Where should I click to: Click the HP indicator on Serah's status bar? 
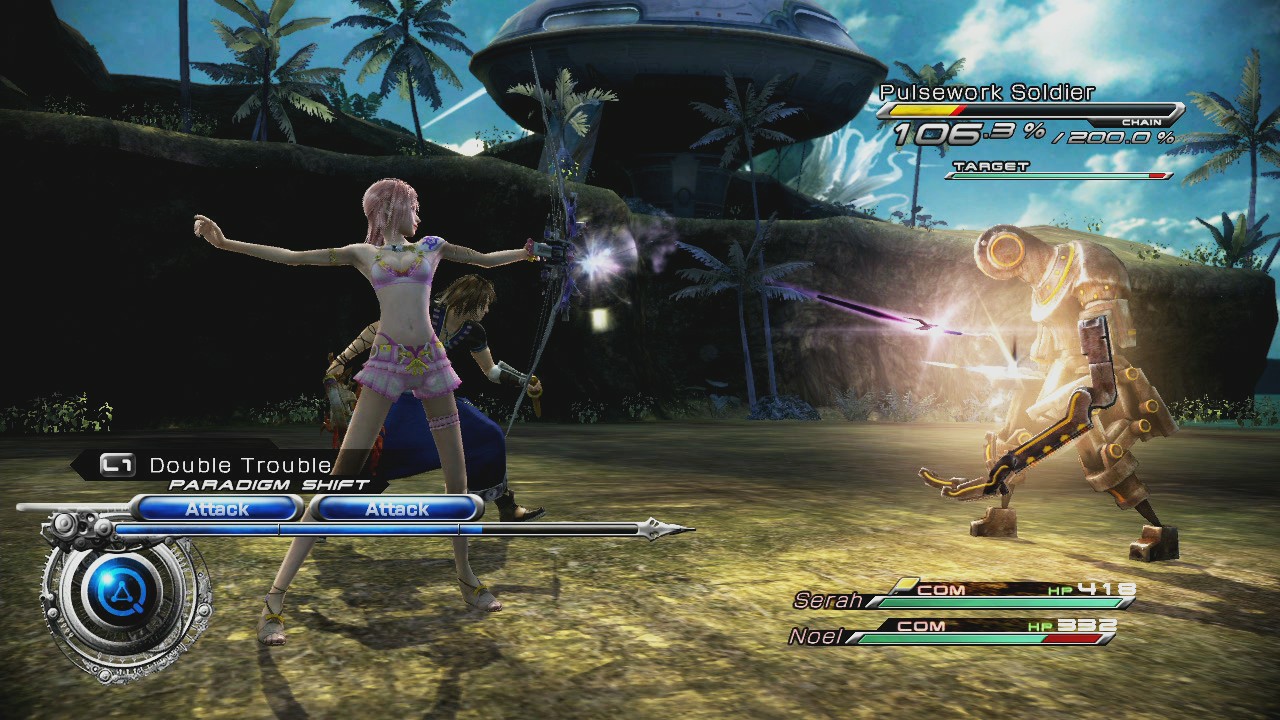(1061, 591)
